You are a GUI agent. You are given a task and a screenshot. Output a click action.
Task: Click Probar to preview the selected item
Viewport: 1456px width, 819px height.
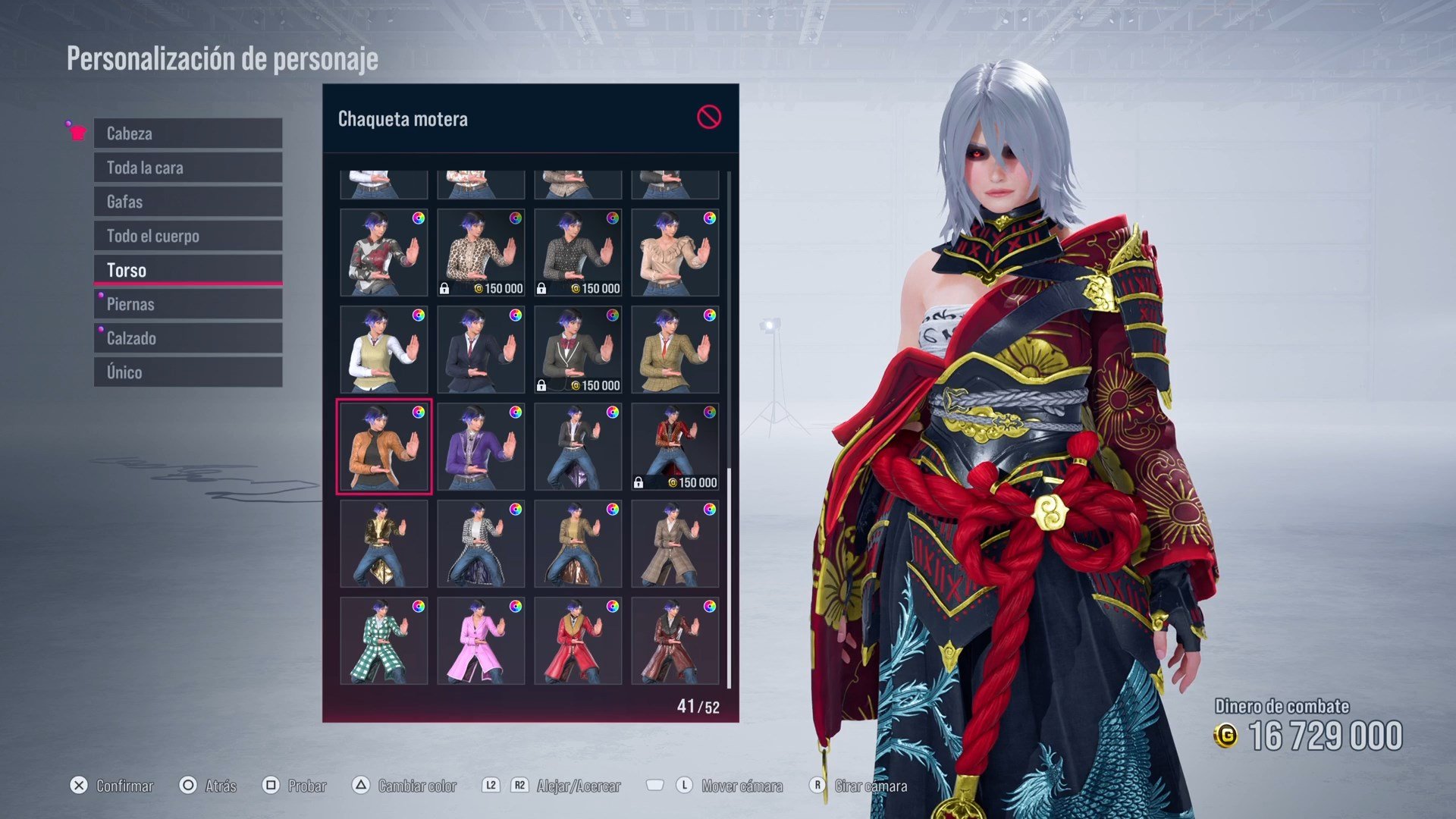(306, 786)
